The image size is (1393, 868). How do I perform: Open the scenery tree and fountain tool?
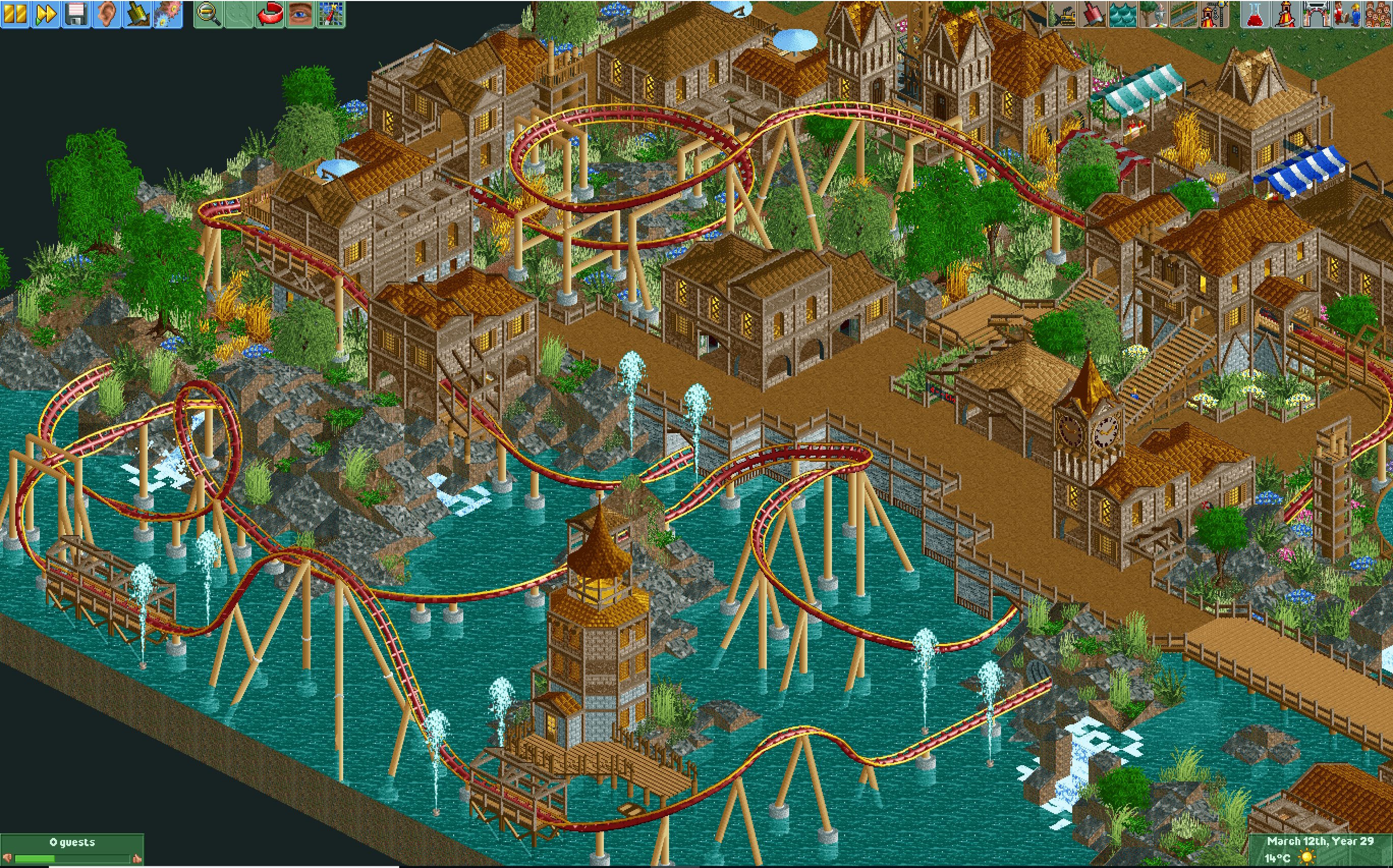pos(1153,14)
